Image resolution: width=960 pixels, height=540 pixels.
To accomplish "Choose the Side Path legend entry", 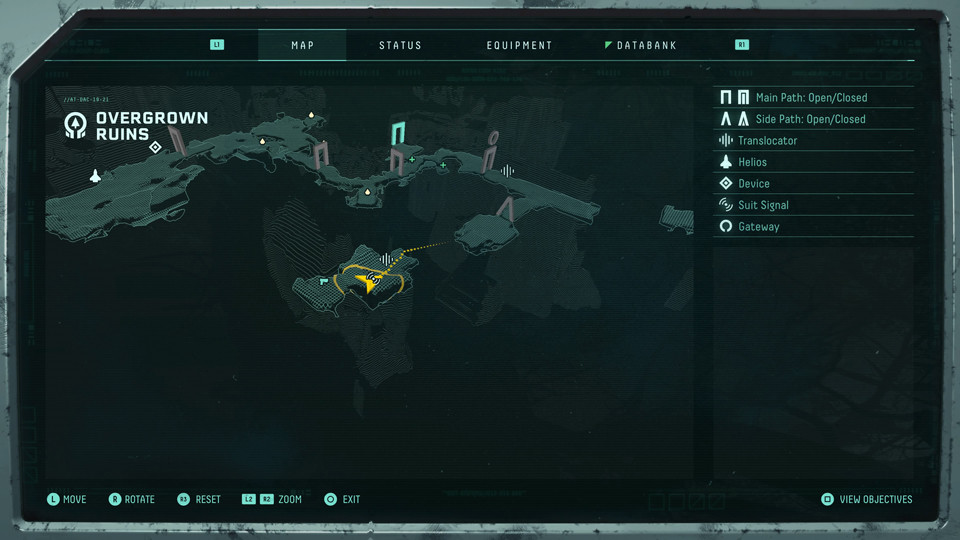I will (x=810, y=119).
